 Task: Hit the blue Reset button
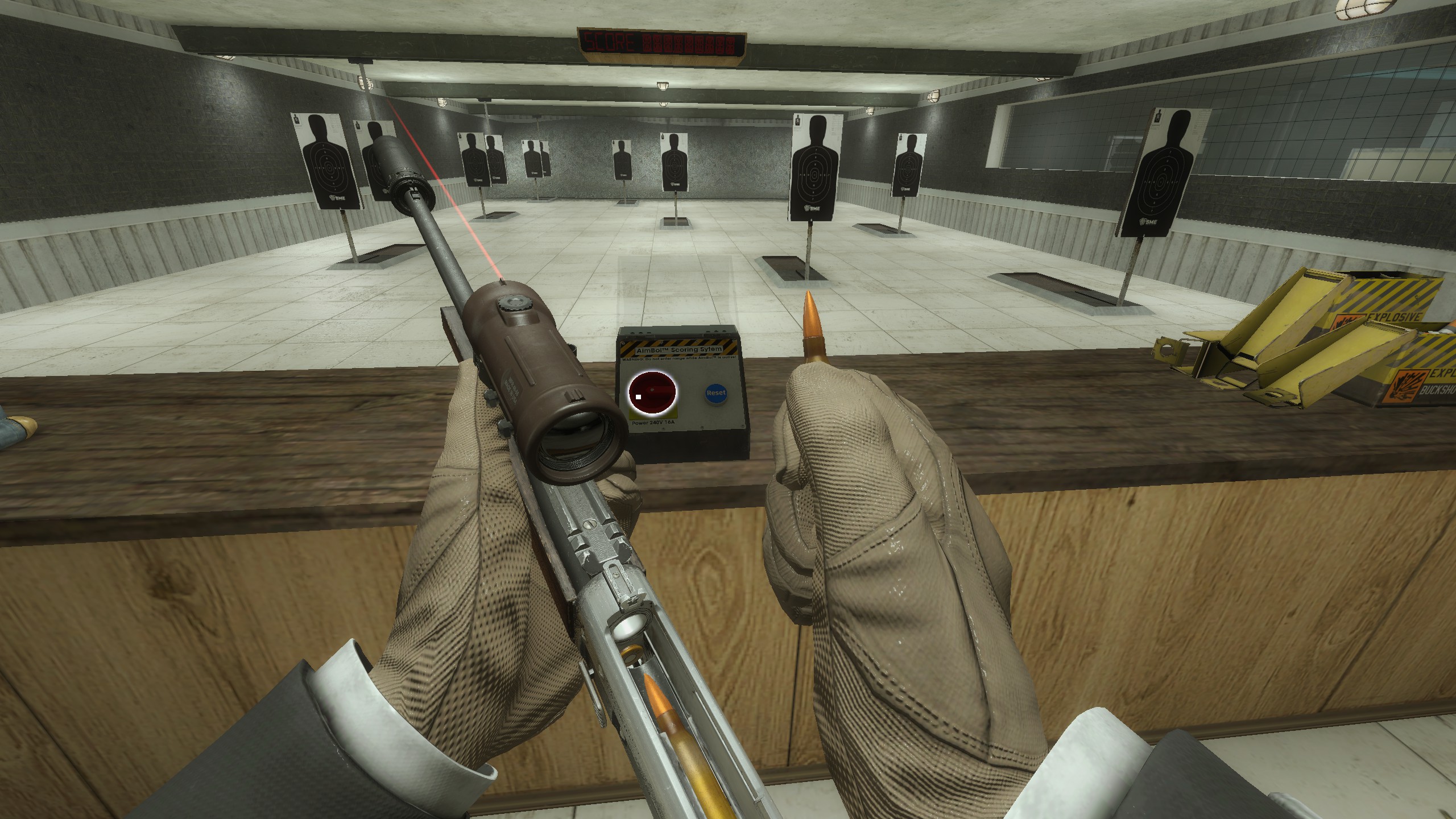tap(715, 393)
